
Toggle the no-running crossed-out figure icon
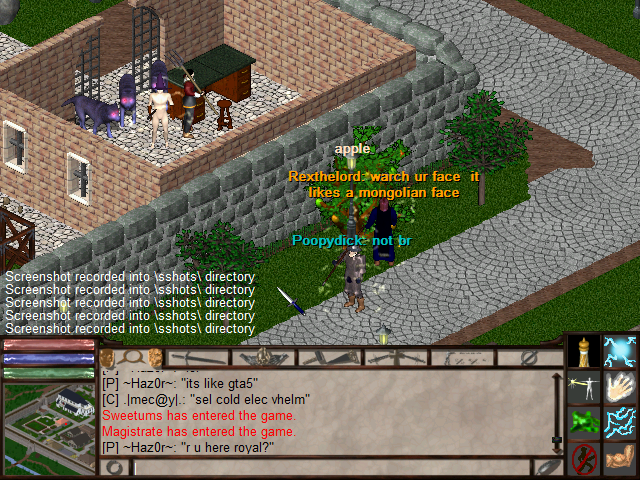[x=584, y=459]
